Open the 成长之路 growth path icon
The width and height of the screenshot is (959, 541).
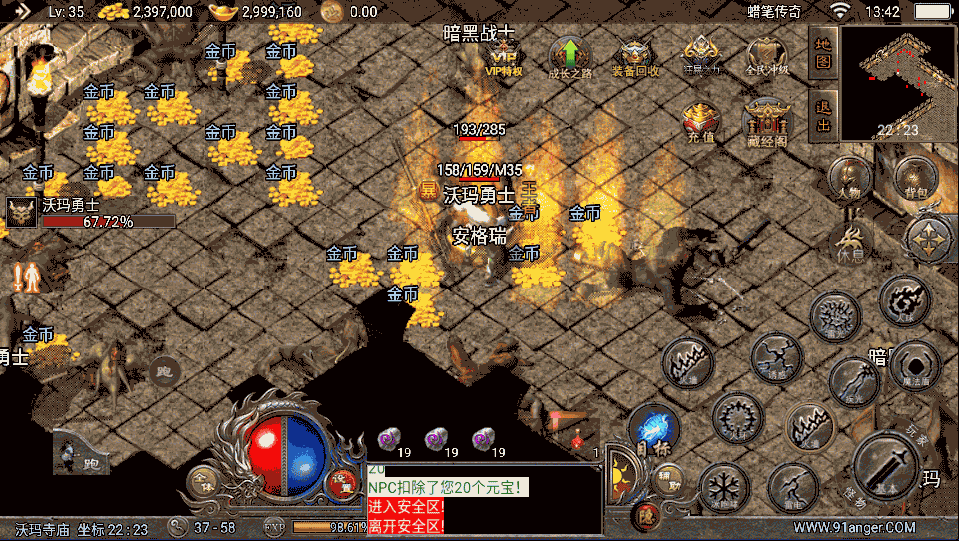(x=569, y=57)
